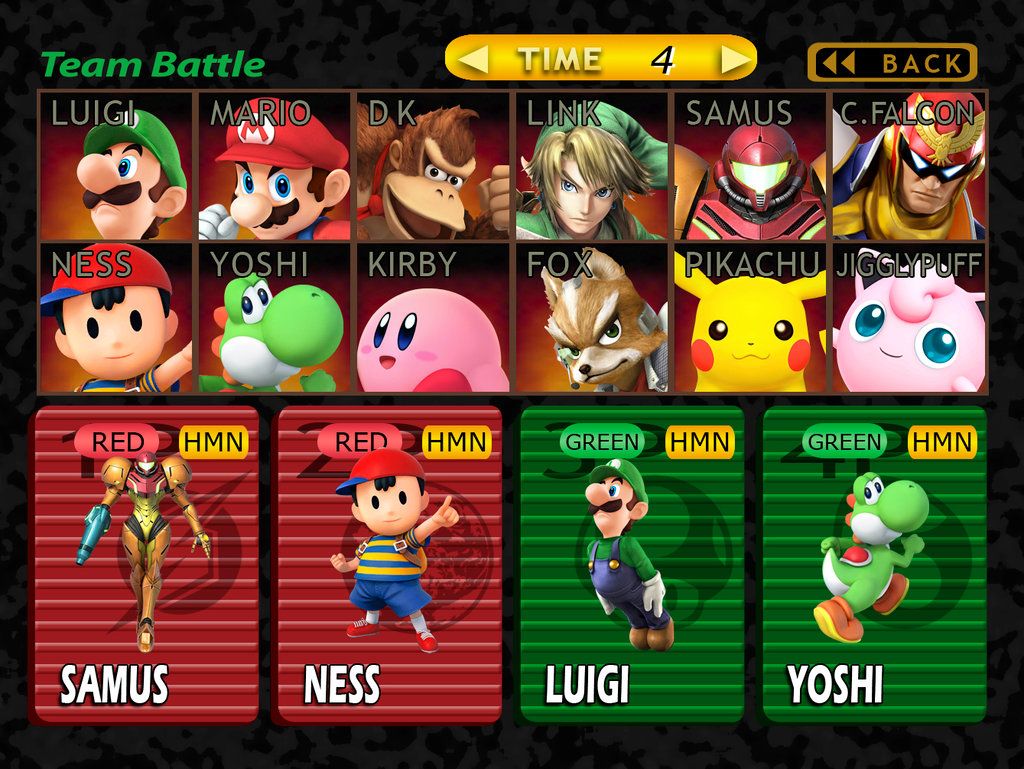Screen dimensions: 1024x769
Task: Increase time with the right arrow
Action: [x=735, y=60]
